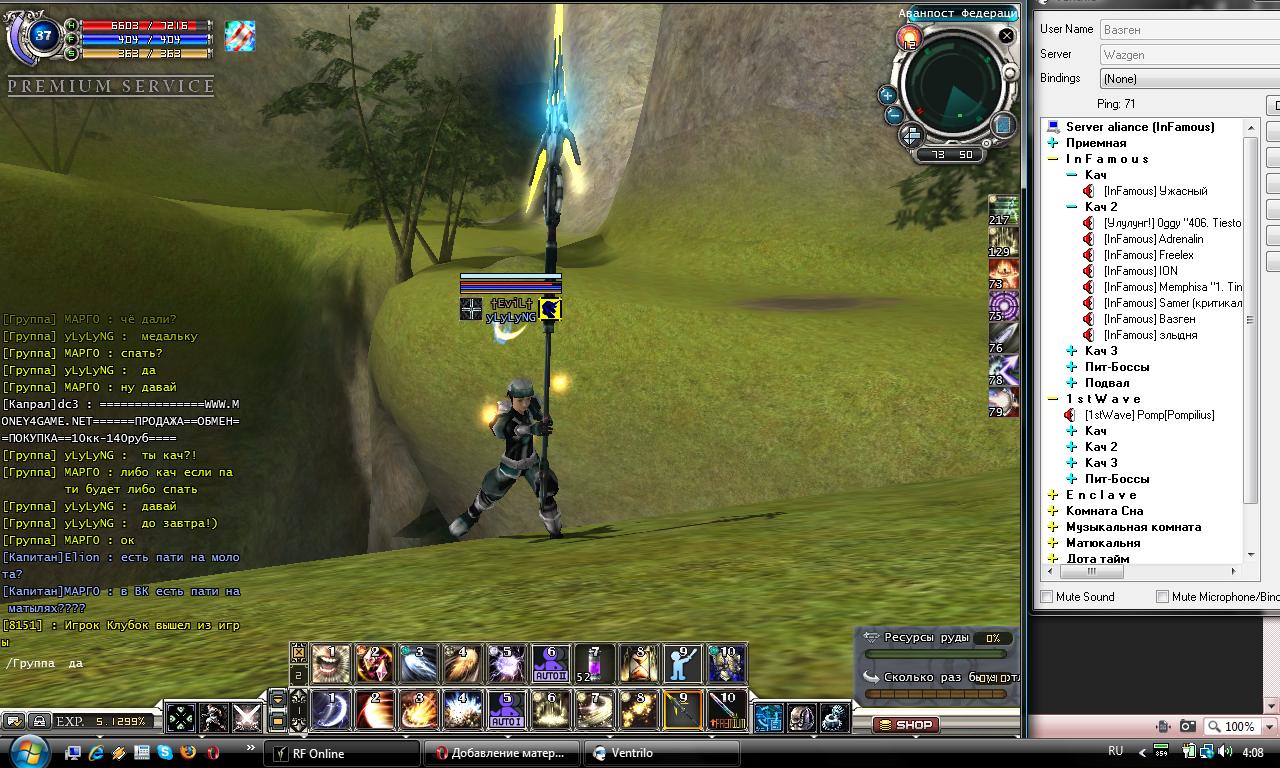Click the robot helmet icon left of SHOP
This screenshot has height=768, width=1280.
coord(801,717)
